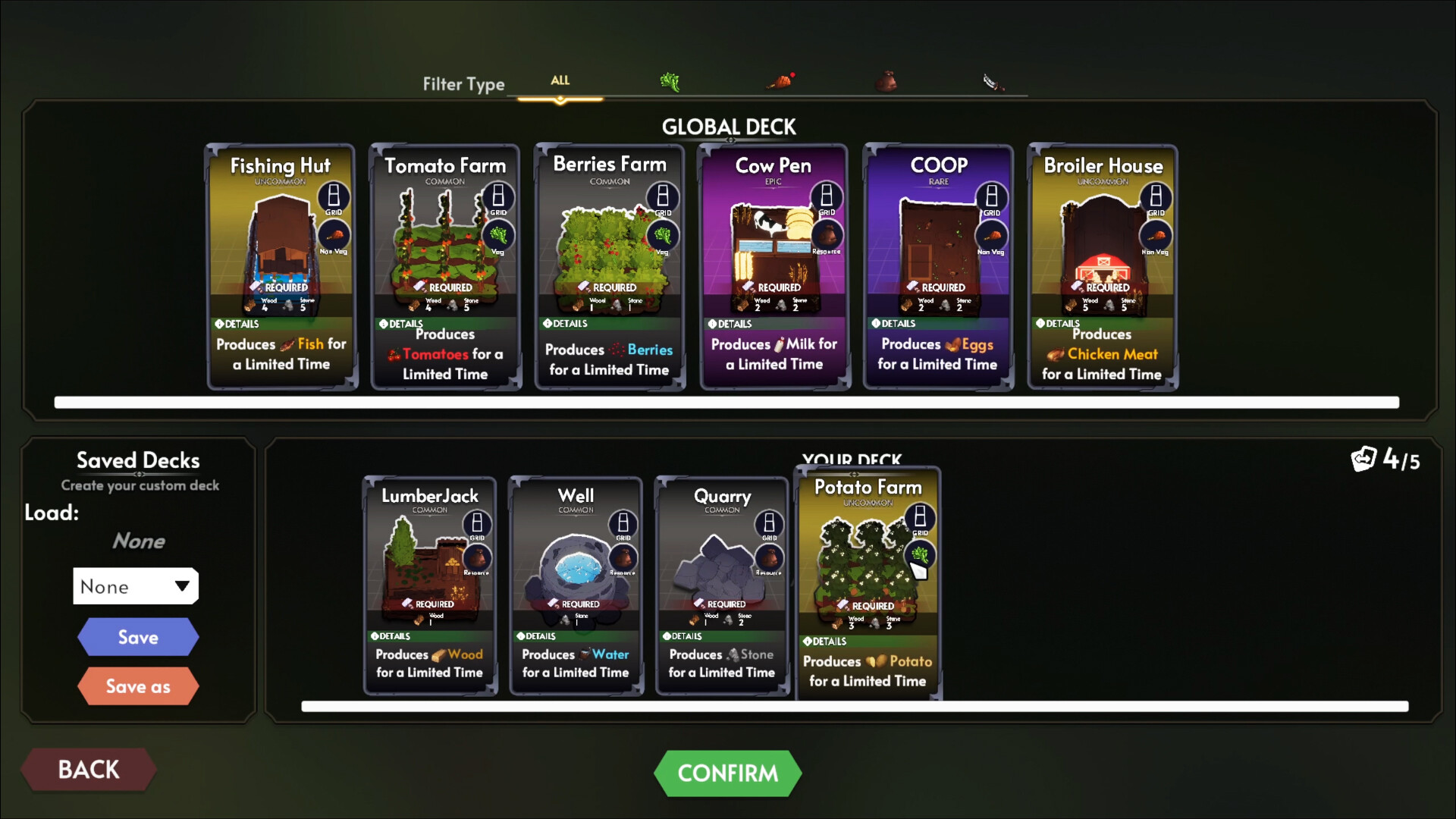Click the CONFIRM button
The height and width of the screenshot is (819, 1456).
(x=728, y=773)
